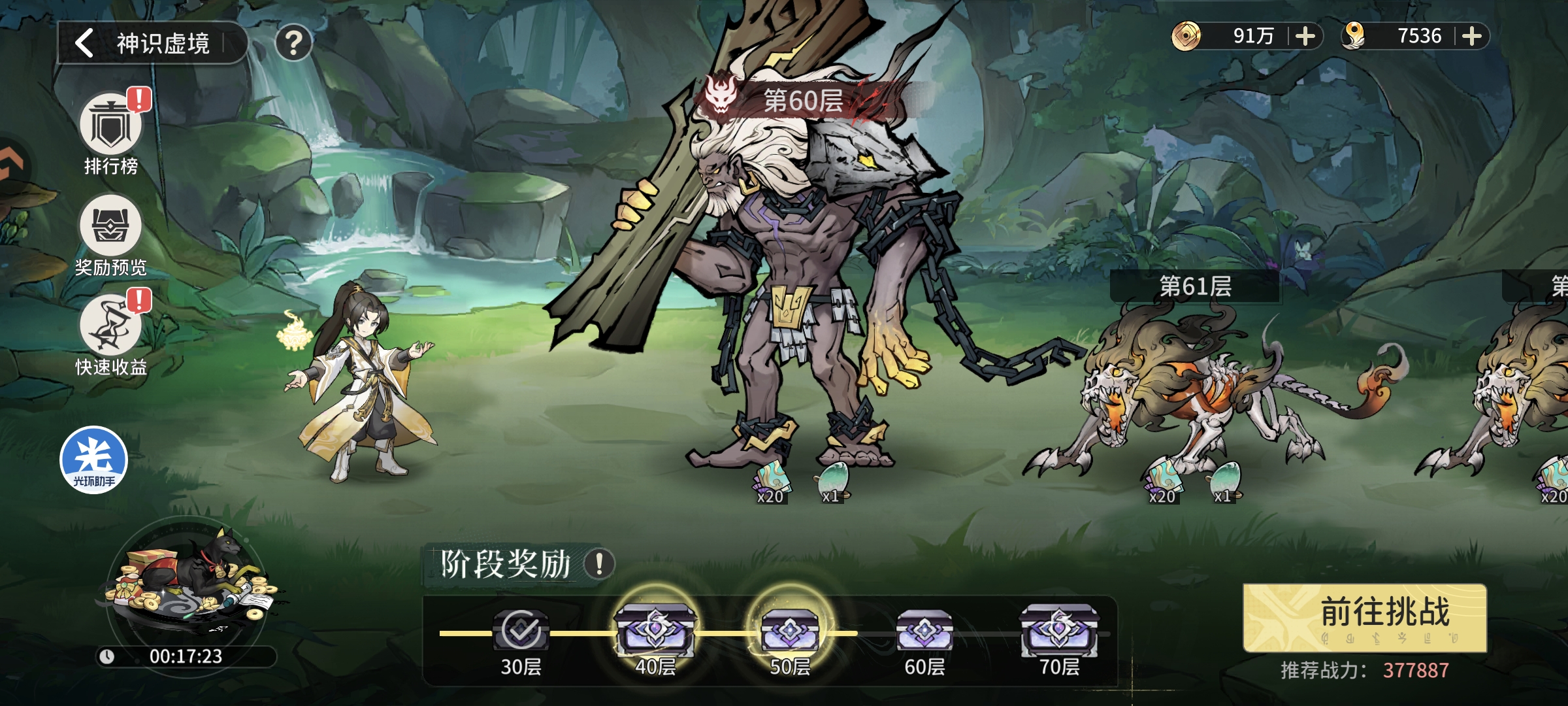Add more gold coins with plus button
Image resolution: width=1568 pixels, height=706 pixels.
pyautogui.click(x=1305, y=36)
